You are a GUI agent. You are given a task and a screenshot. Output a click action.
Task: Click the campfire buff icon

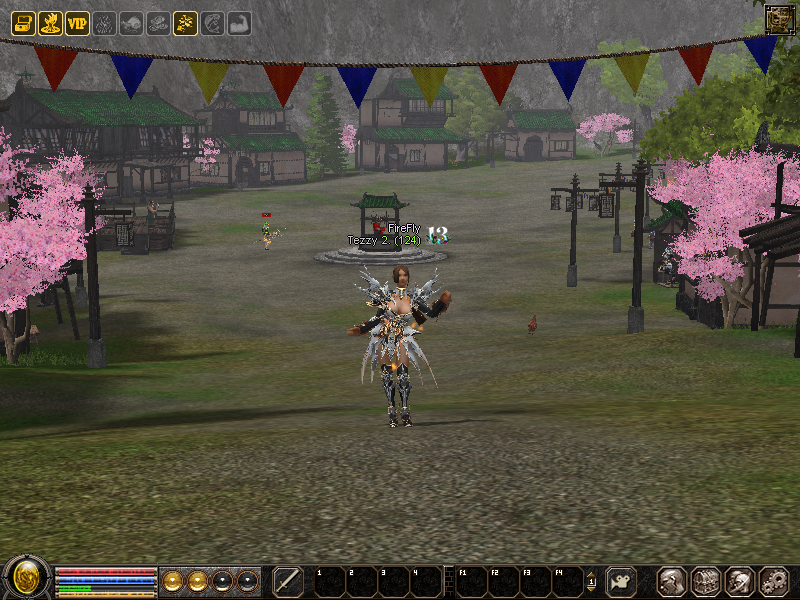pyautogui.click(x=50, y=24)
